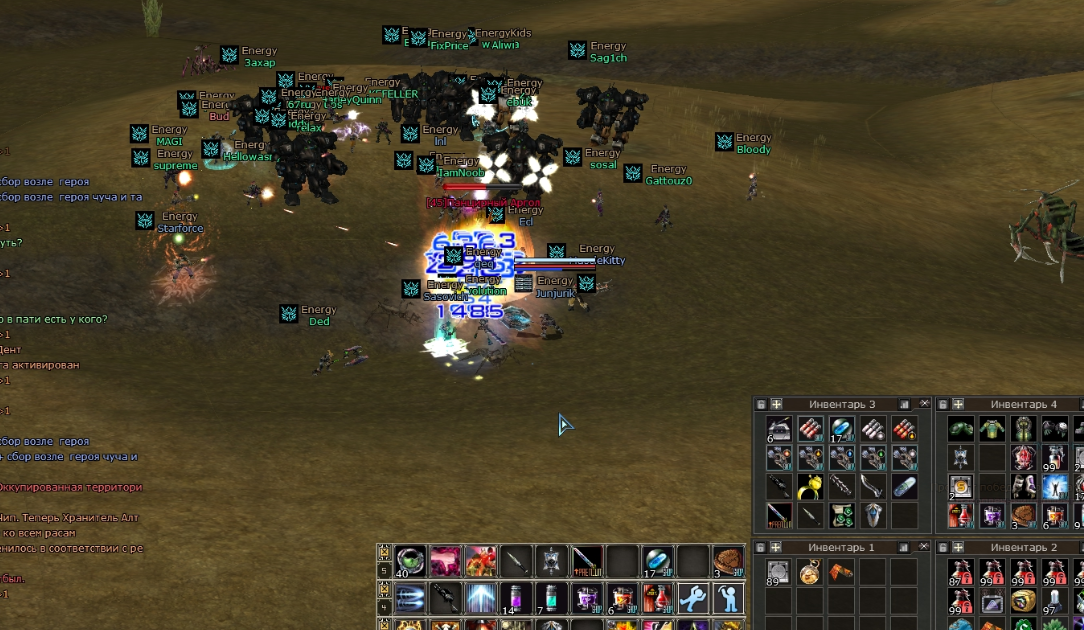Use the purple vial with count 14
The width and height of the screenshot is (1084, 630).
coord(516,598)
